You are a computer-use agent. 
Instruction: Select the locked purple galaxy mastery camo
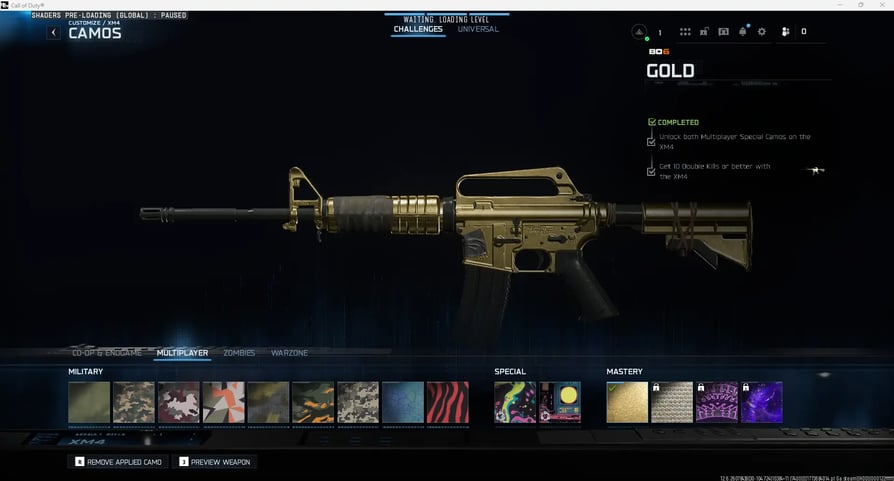[x=761, y=402]
